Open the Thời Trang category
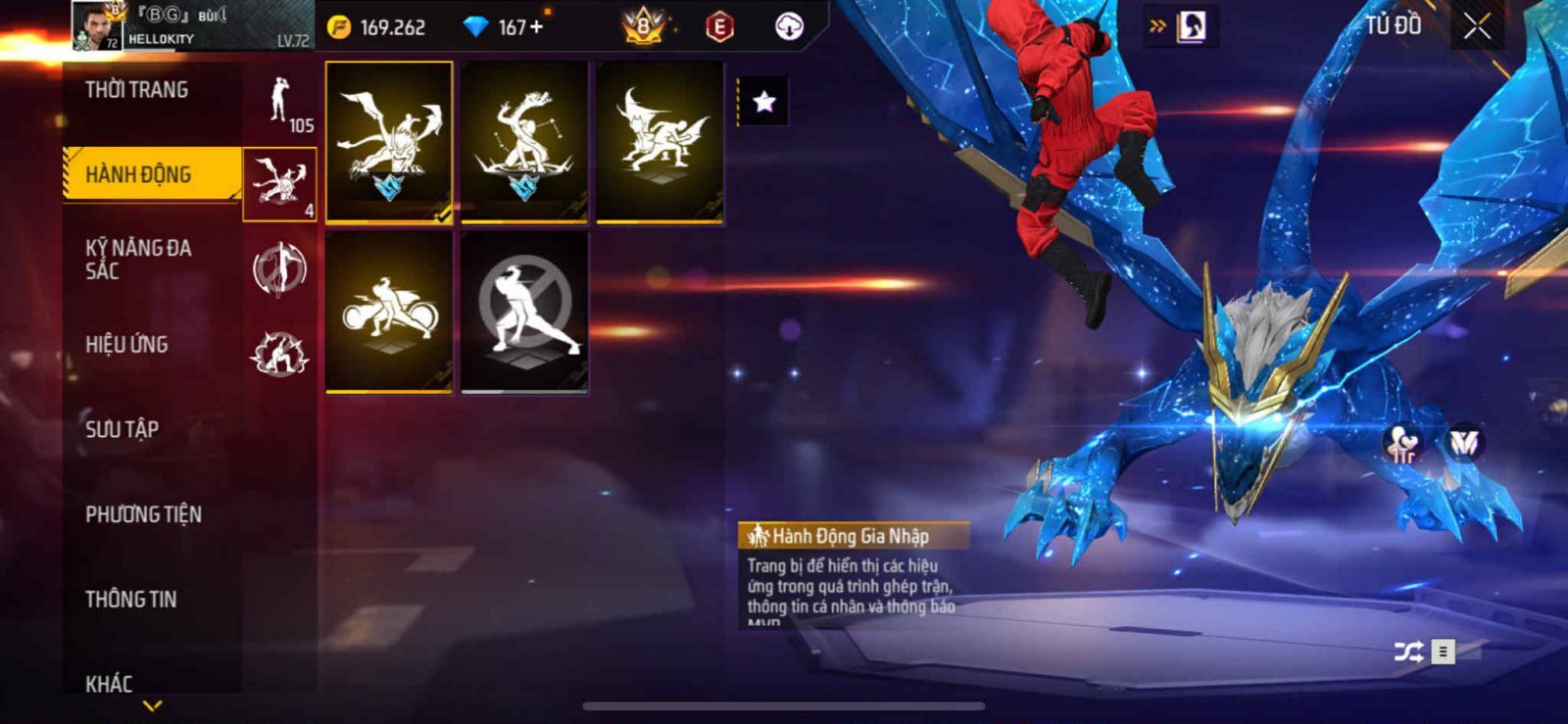Screen dimensions: 1568x724 pos(137,90)
